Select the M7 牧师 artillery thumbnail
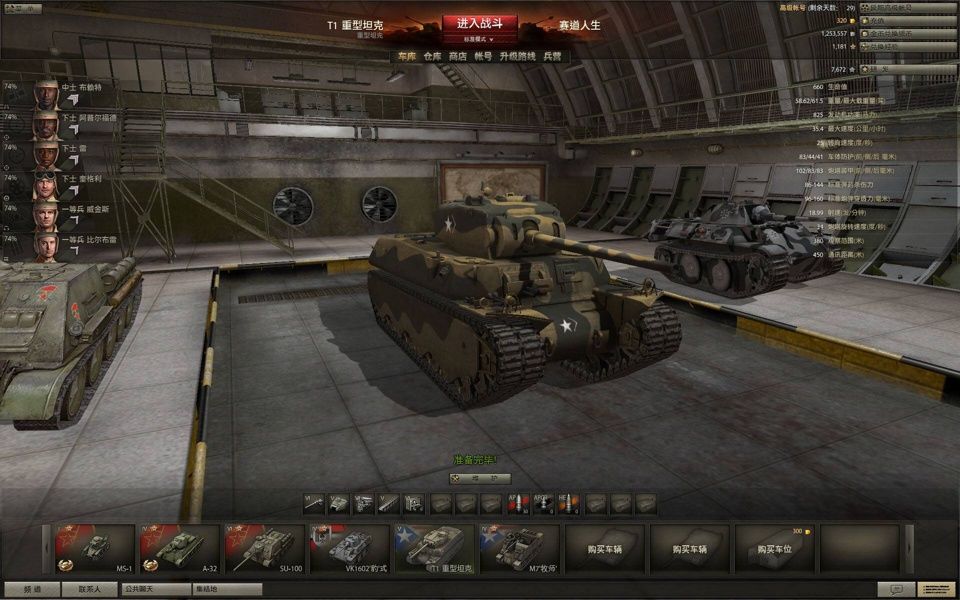The height and width of the screenshot is (600, 960). (x=519, y=548)
